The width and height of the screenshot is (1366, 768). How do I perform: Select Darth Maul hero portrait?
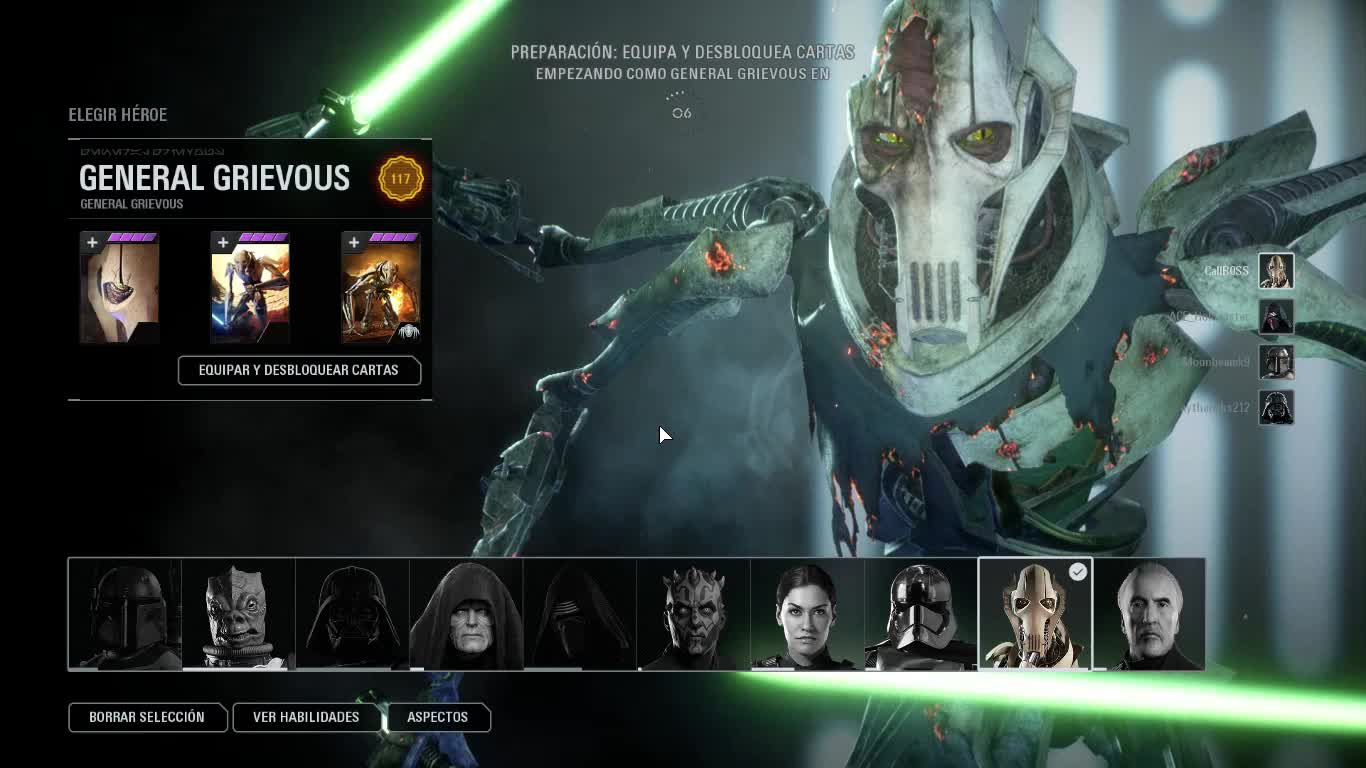(694, 614)
